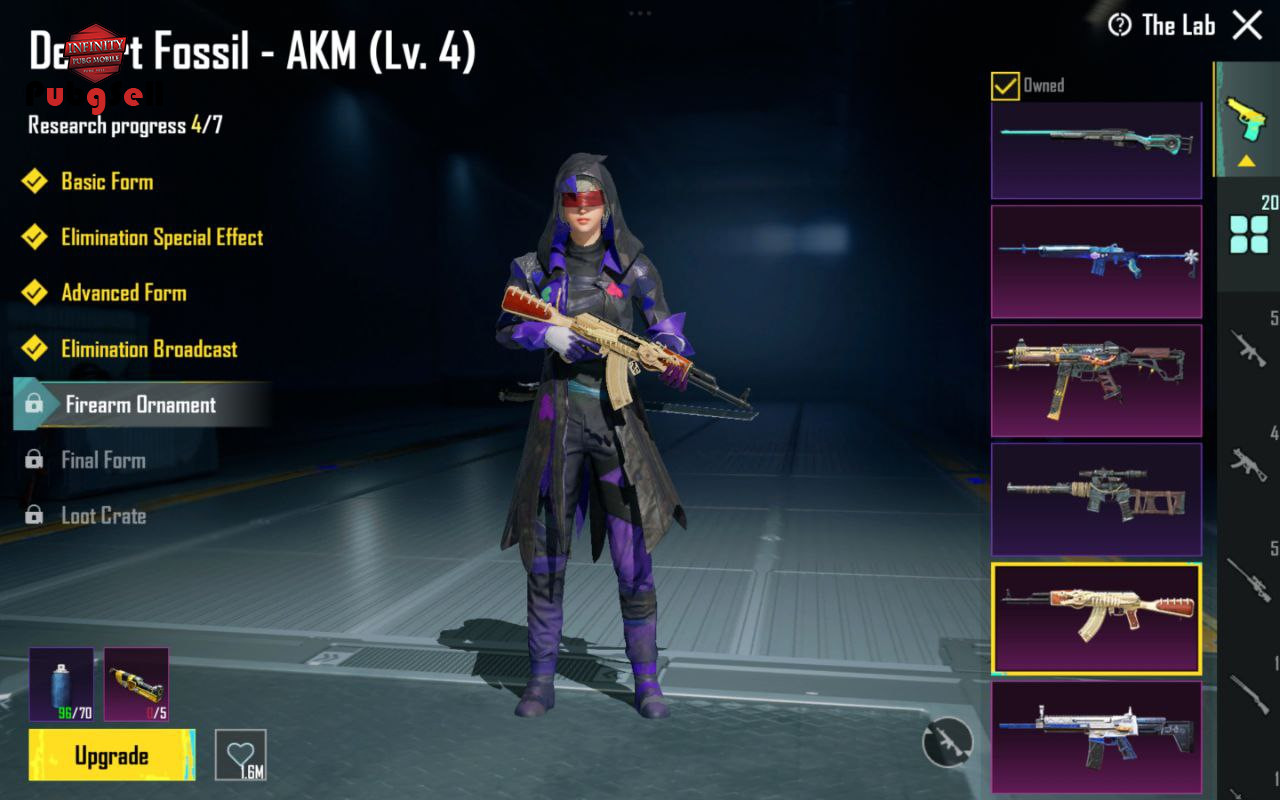Preview the locked Final Form stage
Image resolution: width=1280 pixels, height=800 pixels.
tap(103, 460)
